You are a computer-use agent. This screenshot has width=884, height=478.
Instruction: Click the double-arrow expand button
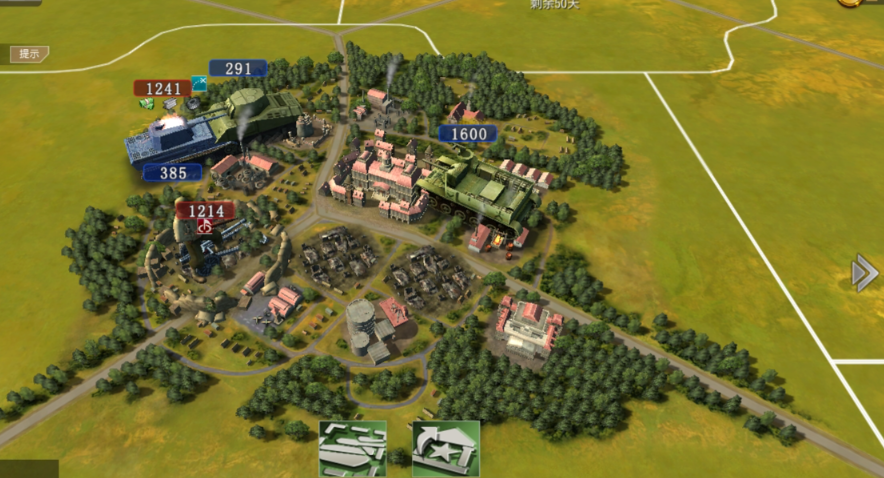(864, 273)
